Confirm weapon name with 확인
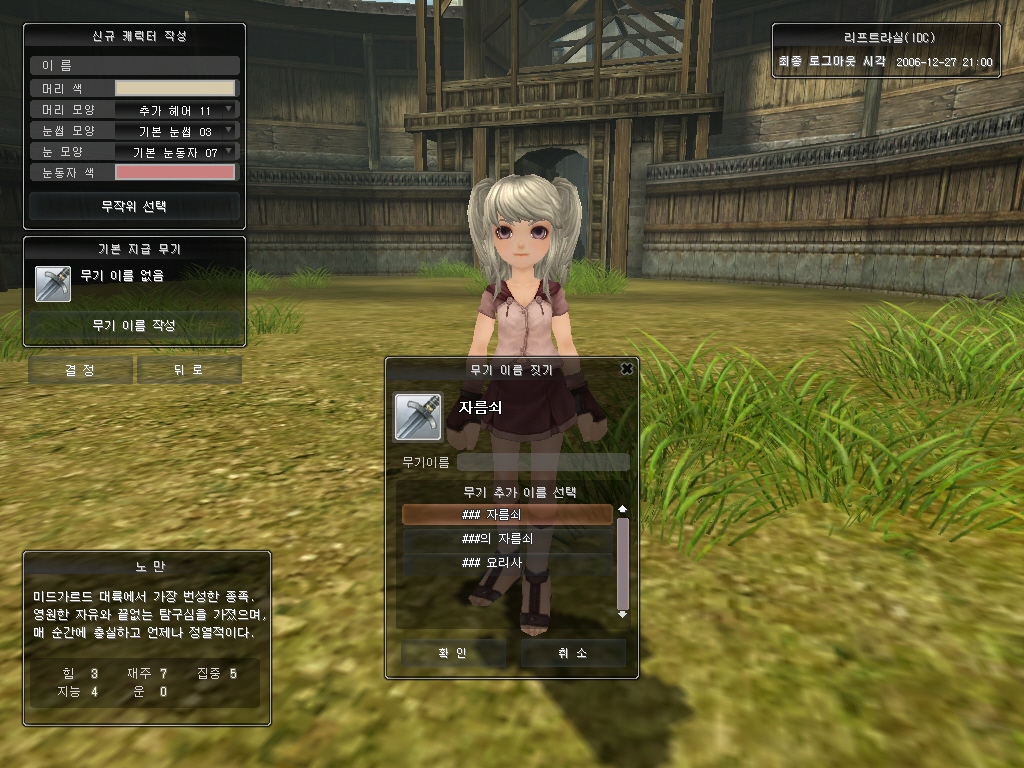This screenshot has height=768, width=1024. click(453, 653)
